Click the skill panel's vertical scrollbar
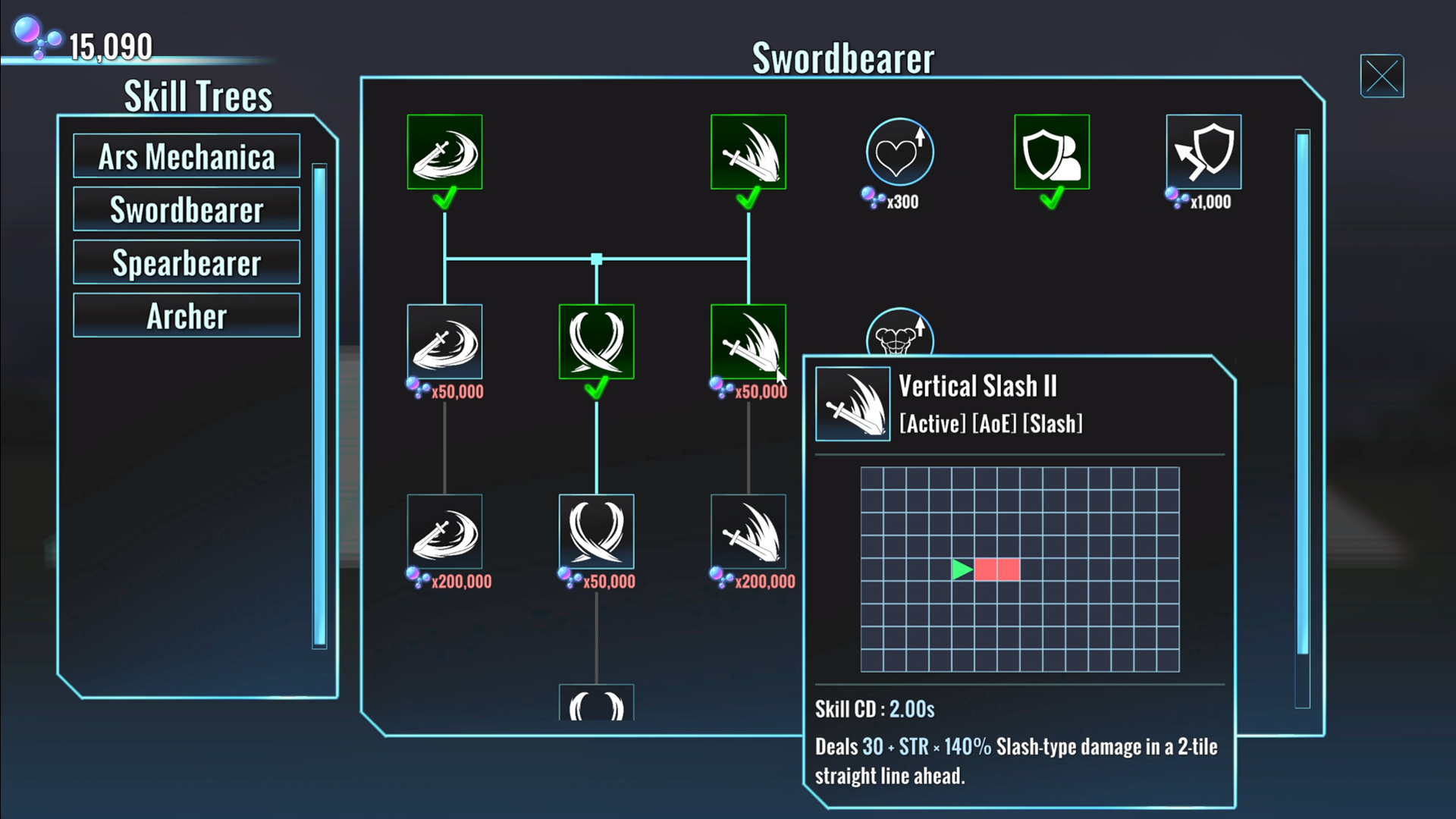The image size is (1456, 819). point(1302,394)
